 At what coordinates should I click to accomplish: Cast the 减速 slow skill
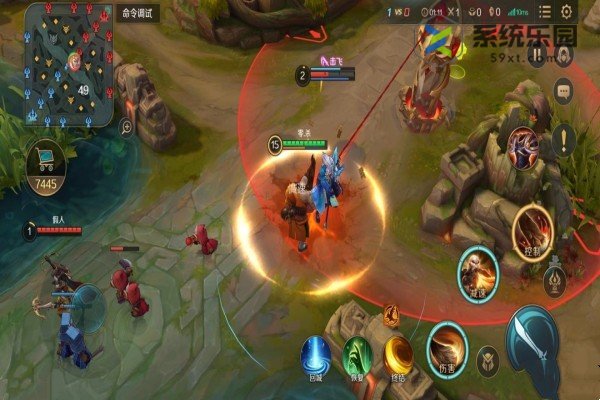pyautogui.click(x=478, y=268)
